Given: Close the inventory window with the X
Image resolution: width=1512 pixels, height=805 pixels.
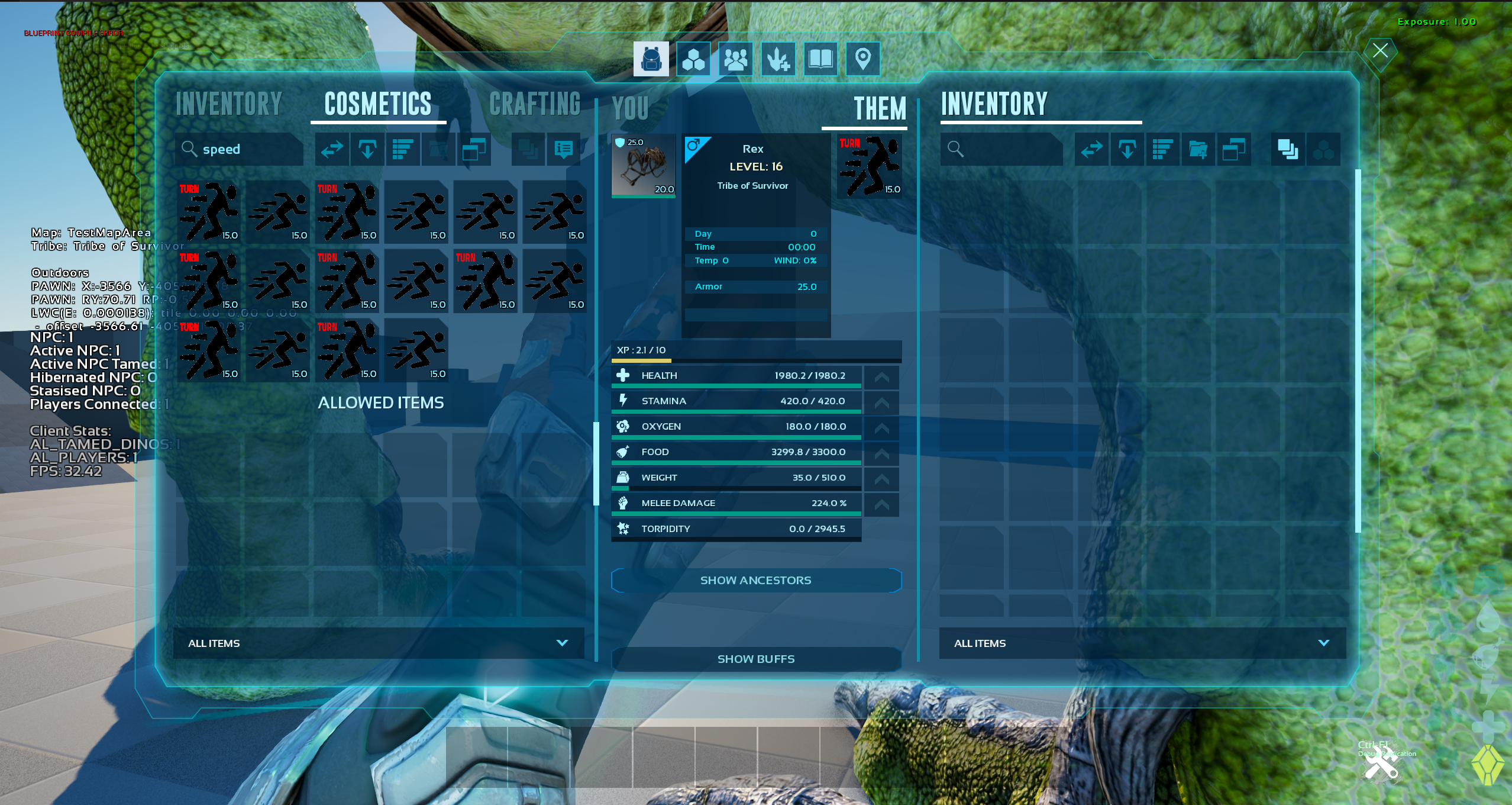Looking at the screenshot, I should pyautogui.click(x=1380, y=51).
